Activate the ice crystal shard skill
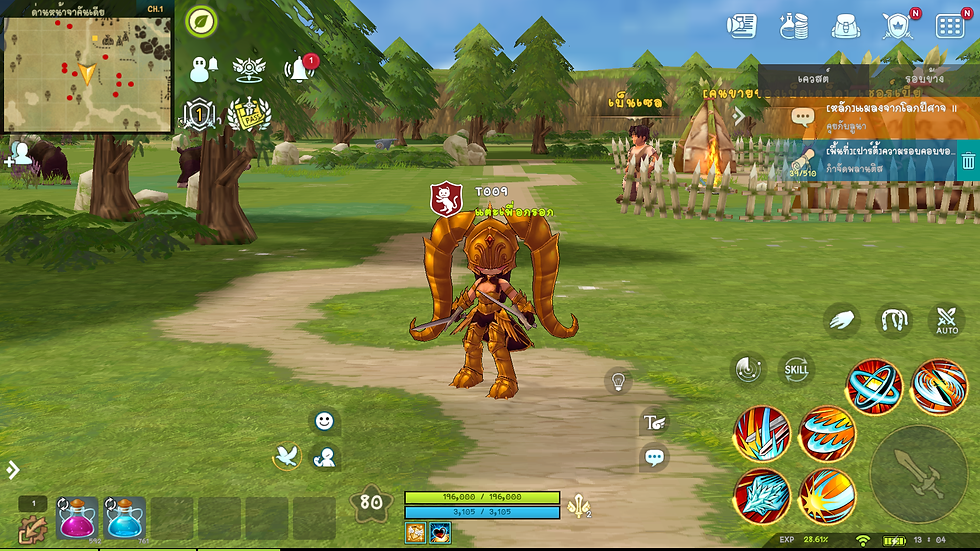 (761, 496)
